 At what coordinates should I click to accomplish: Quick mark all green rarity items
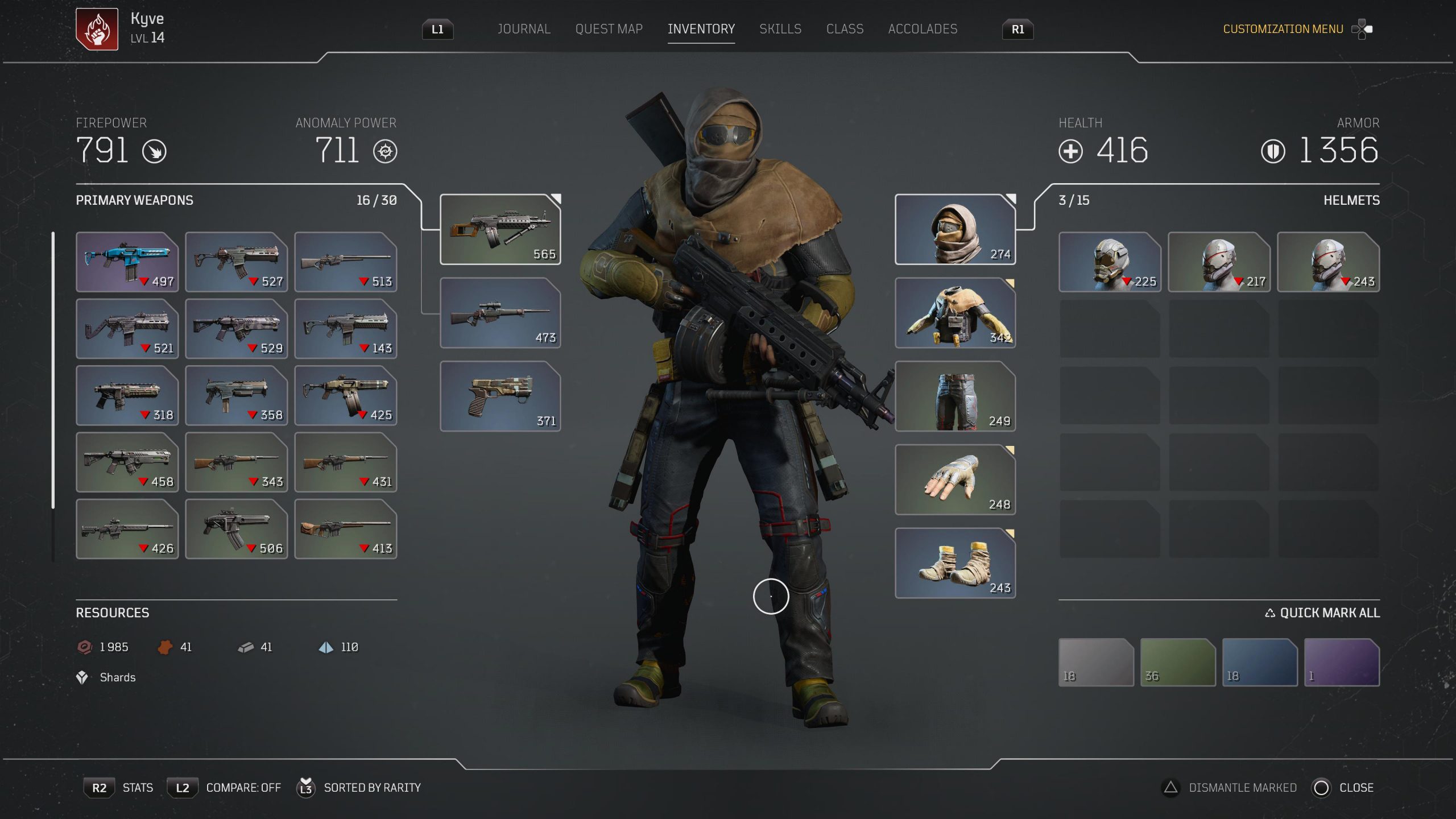click(x=1177, y=662)
